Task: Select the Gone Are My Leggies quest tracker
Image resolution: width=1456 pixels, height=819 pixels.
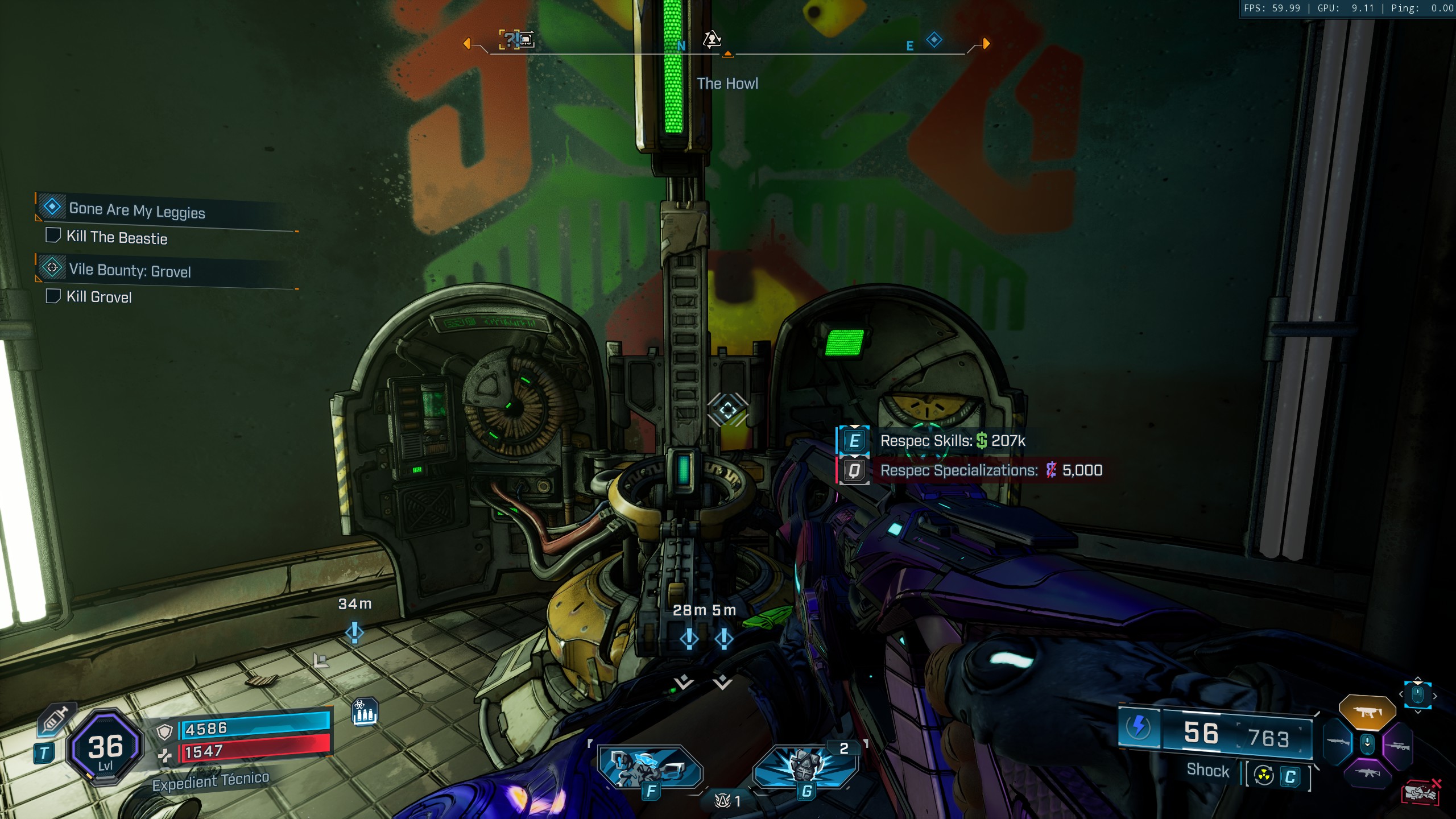Action: coord(136,210)
